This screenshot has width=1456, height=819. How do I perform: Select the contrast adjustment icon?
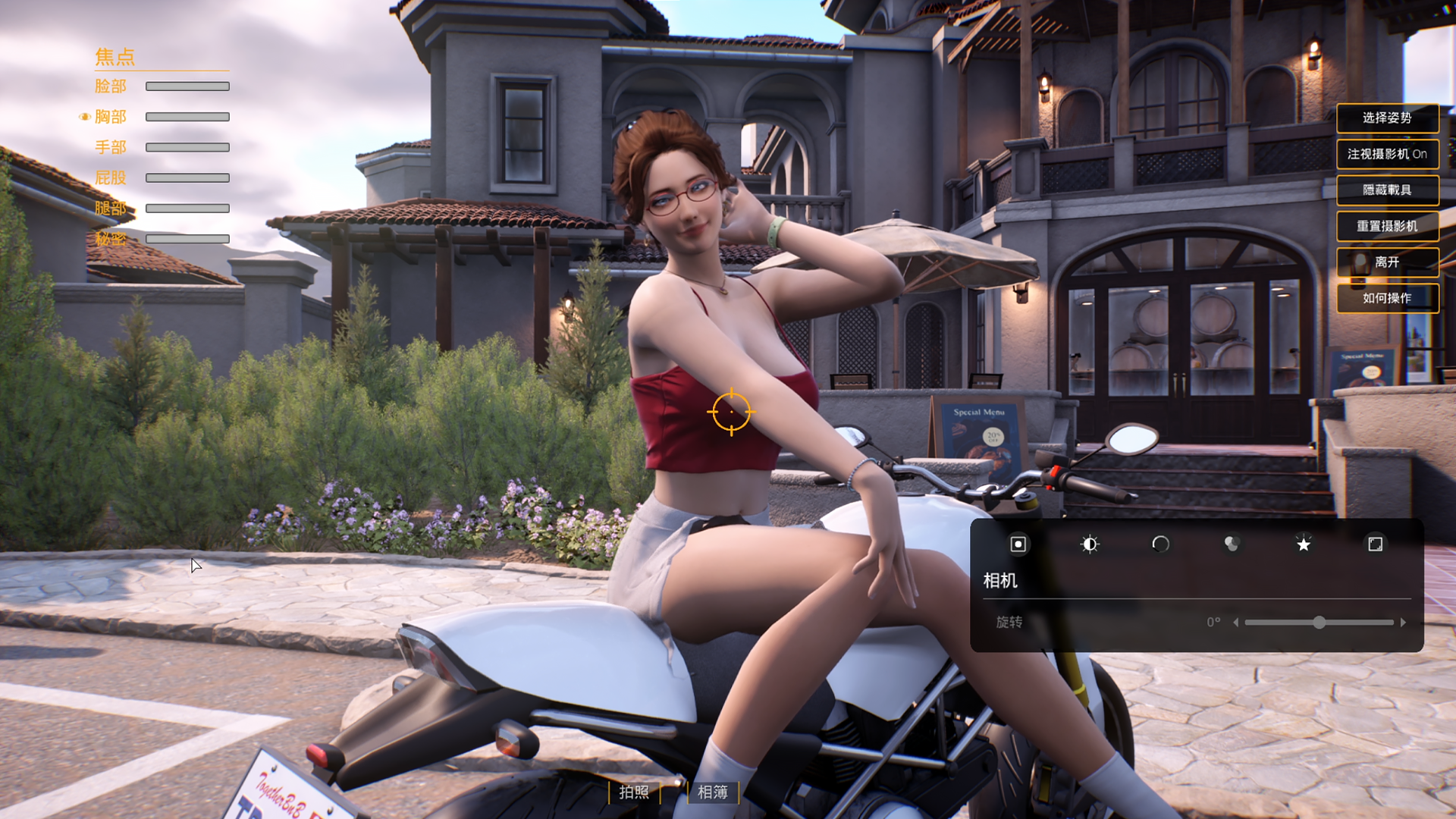pos(1160,544)
